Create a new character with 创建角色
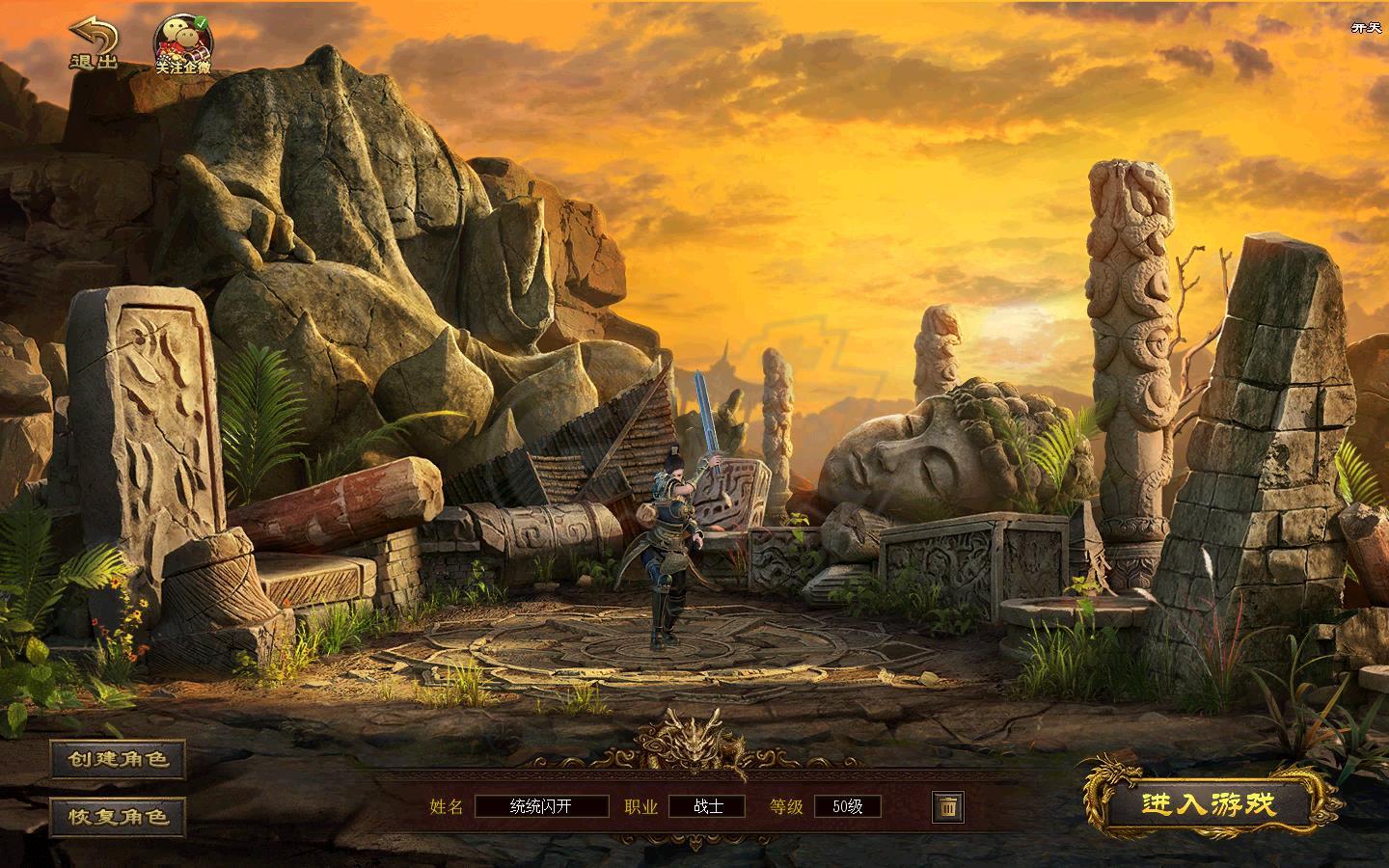 [x=119, y=759]
